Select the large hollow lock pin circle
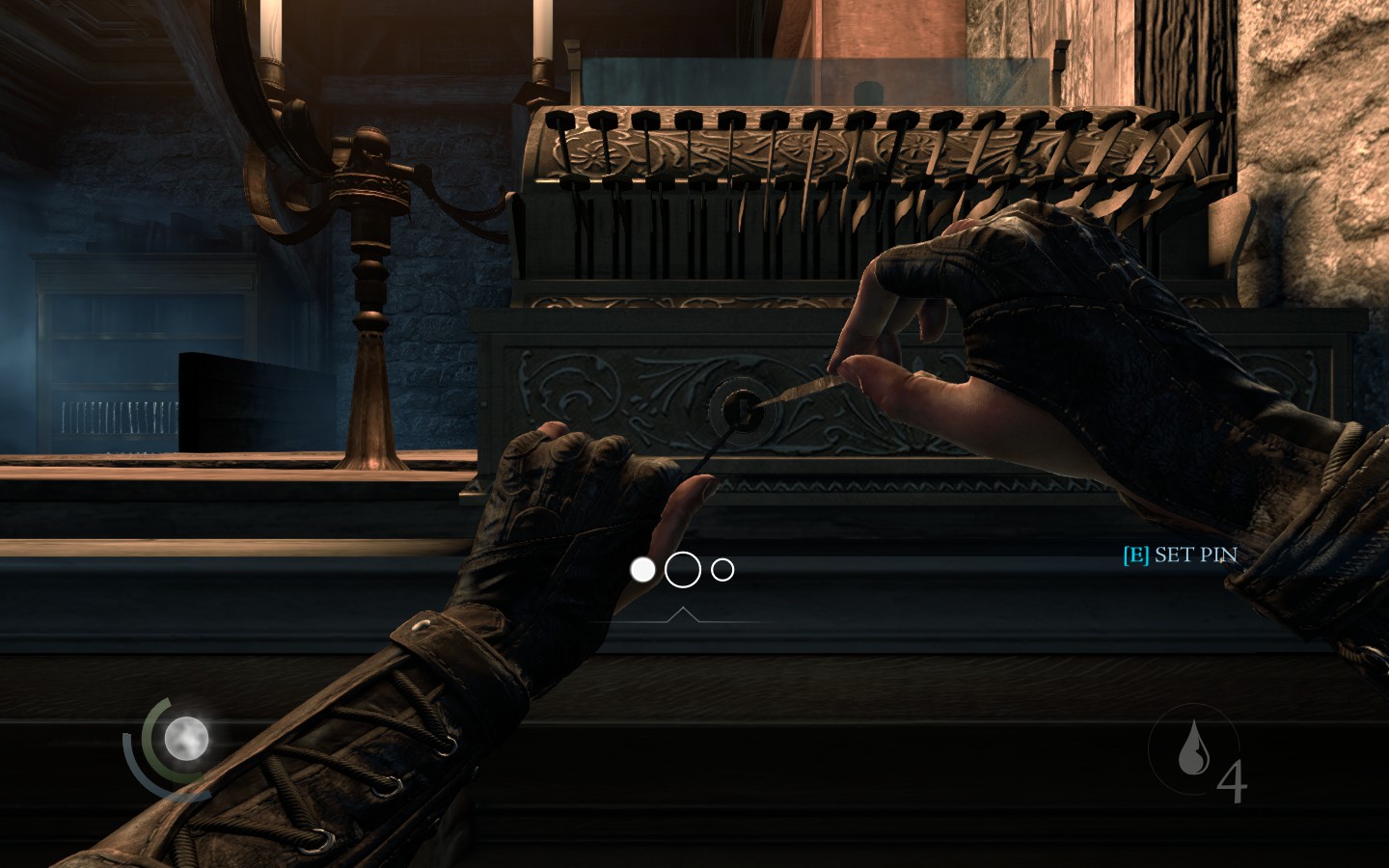The width and height of the screenshot is (1389, 868). point(683,570)
